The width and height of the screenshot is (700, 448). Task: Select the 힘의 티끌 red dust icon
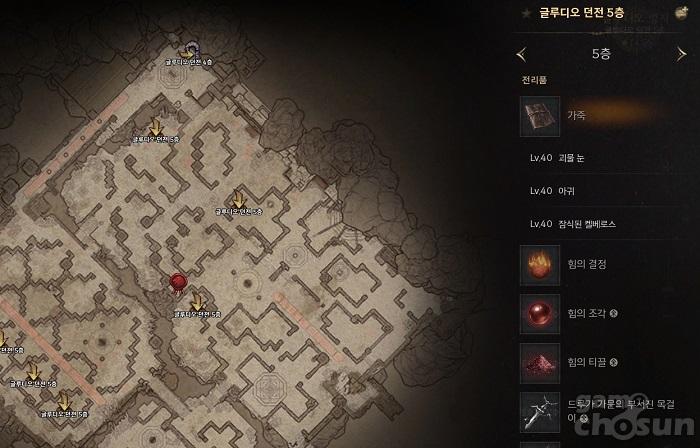click(540, 362)
